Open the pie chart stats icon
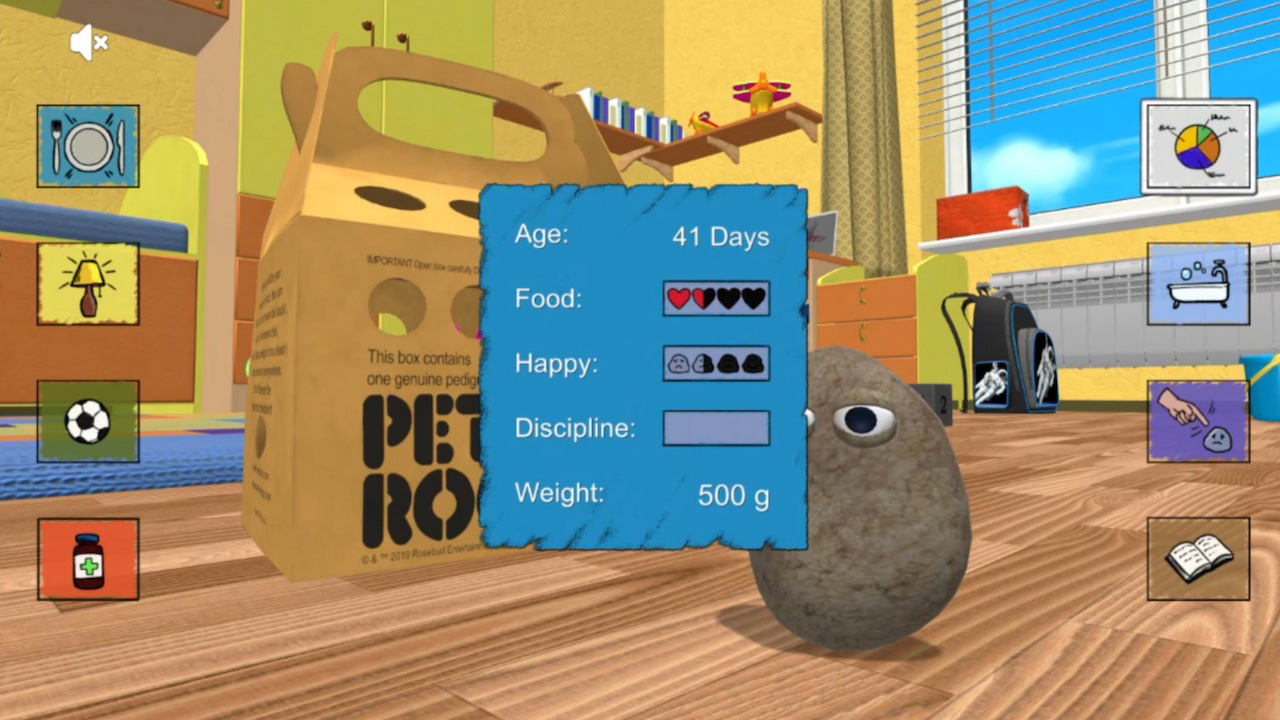 tap(1197, 145)
